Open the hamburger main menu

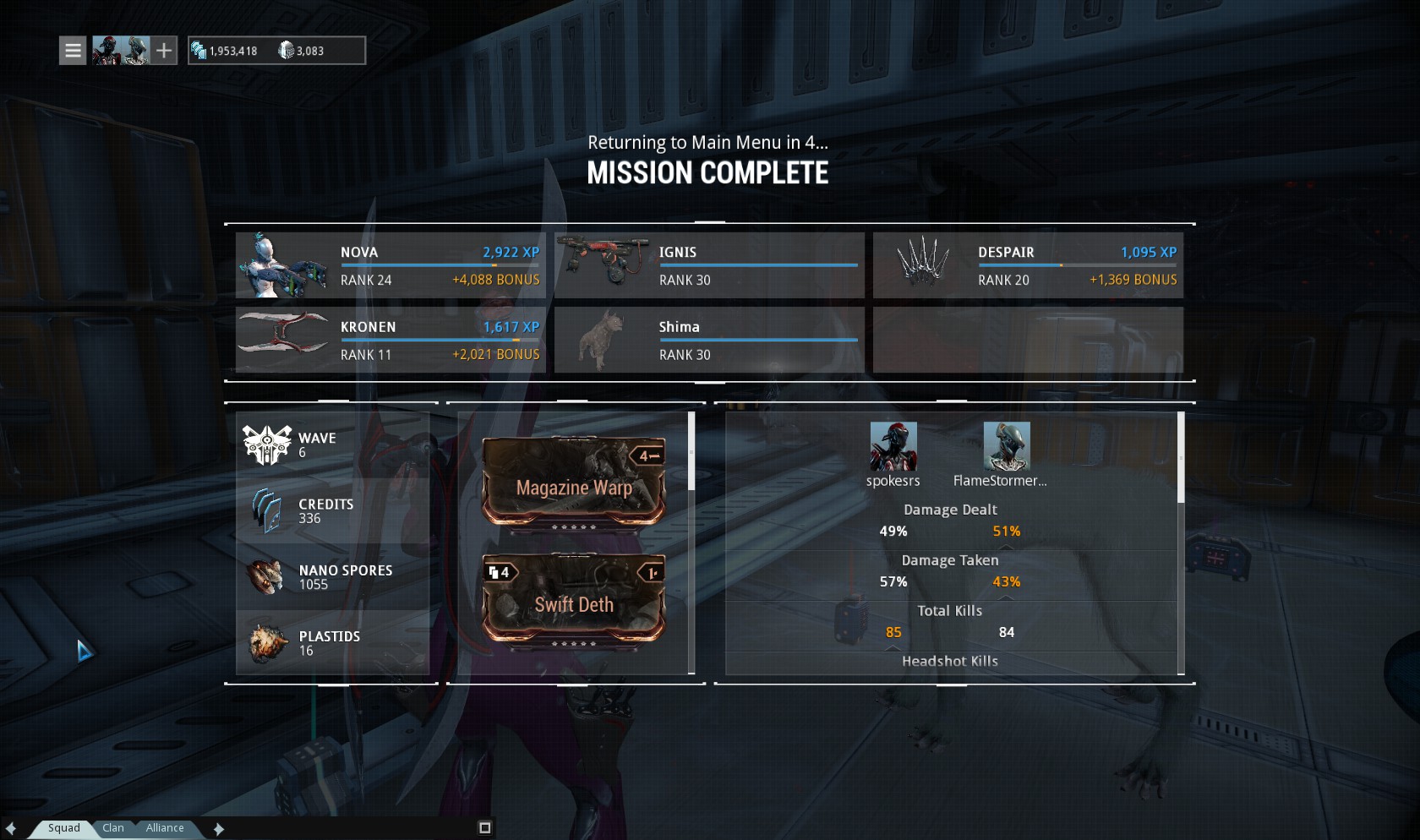[x=74, y=51]
